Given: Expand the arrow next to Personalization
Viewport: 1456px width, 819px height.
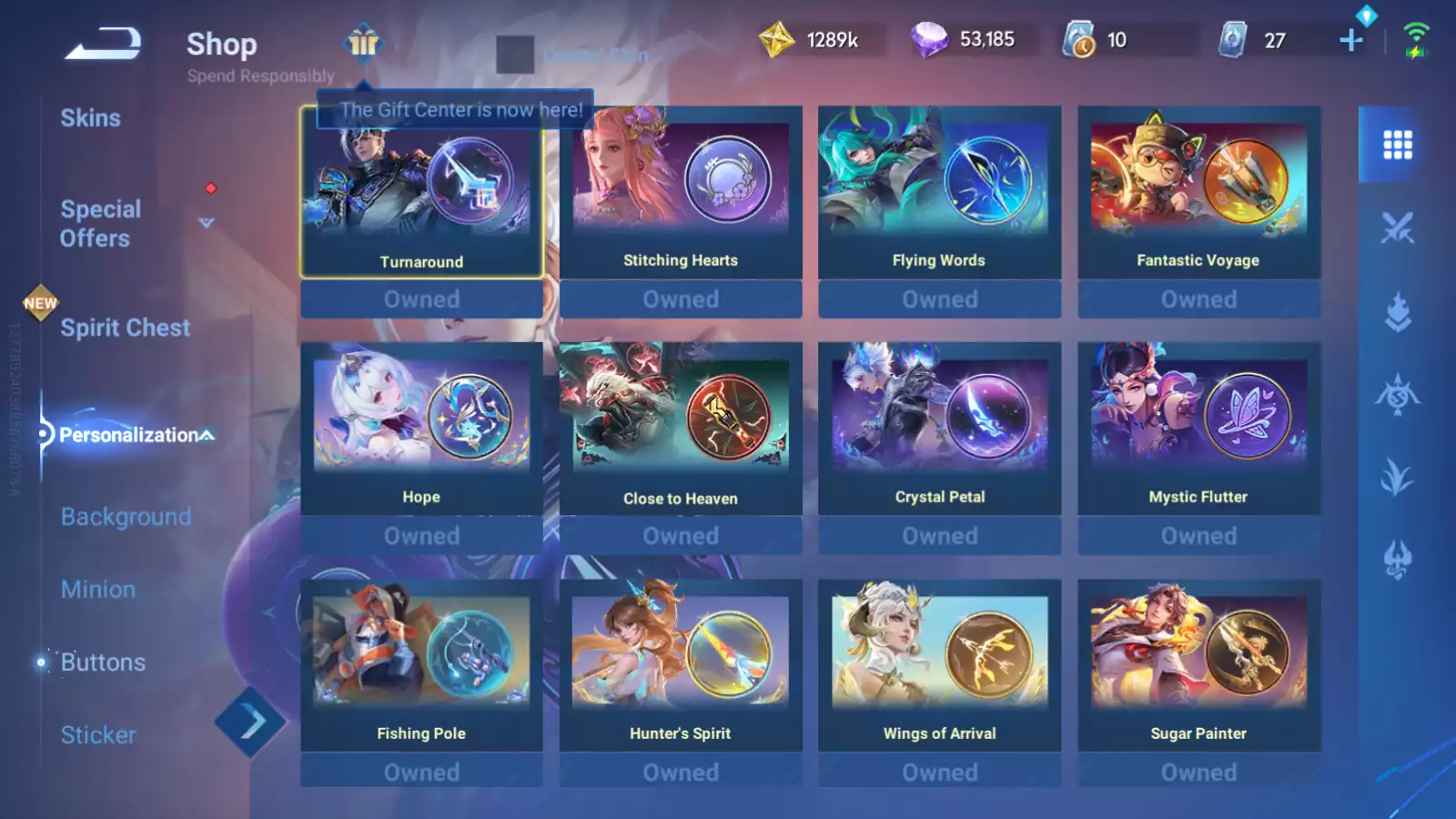Looking at the screenshot, I should 207,435.
